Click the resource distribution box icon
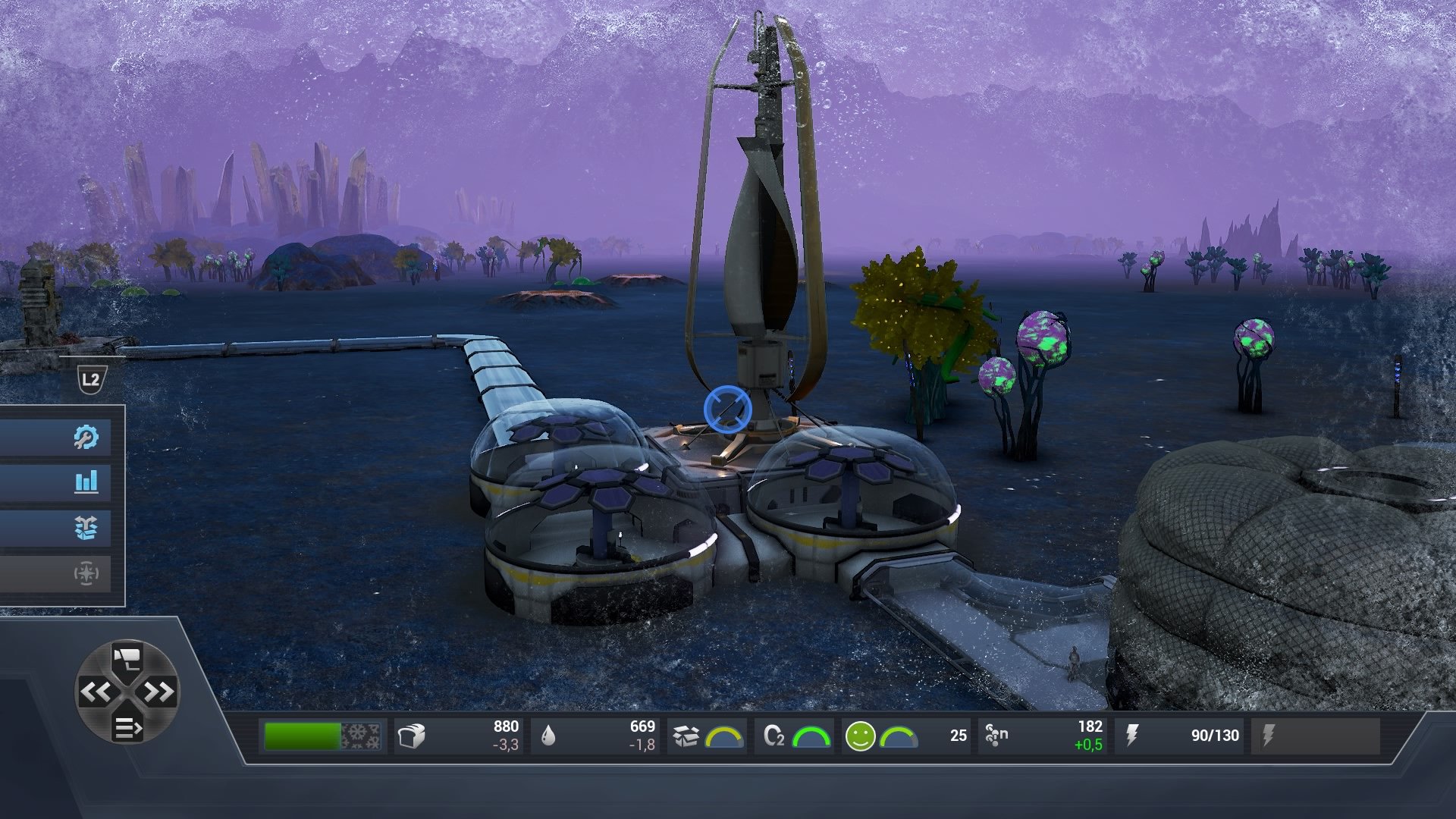The height and width of the screenshot is (819, 1456). pyautogui.click(x=87, y=529)
